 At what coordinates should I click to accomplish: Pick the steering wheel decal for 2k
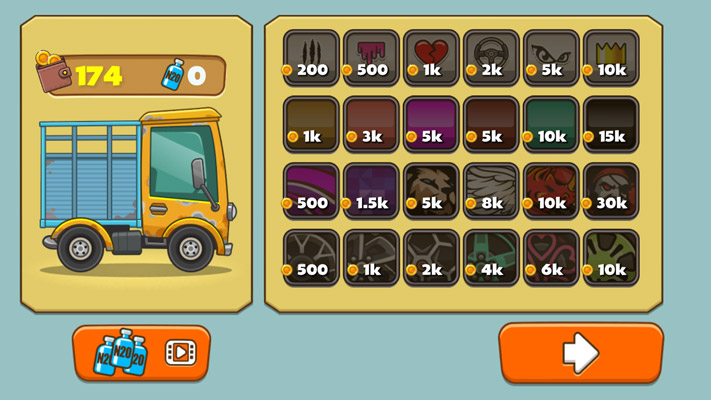tap(491, 57)
